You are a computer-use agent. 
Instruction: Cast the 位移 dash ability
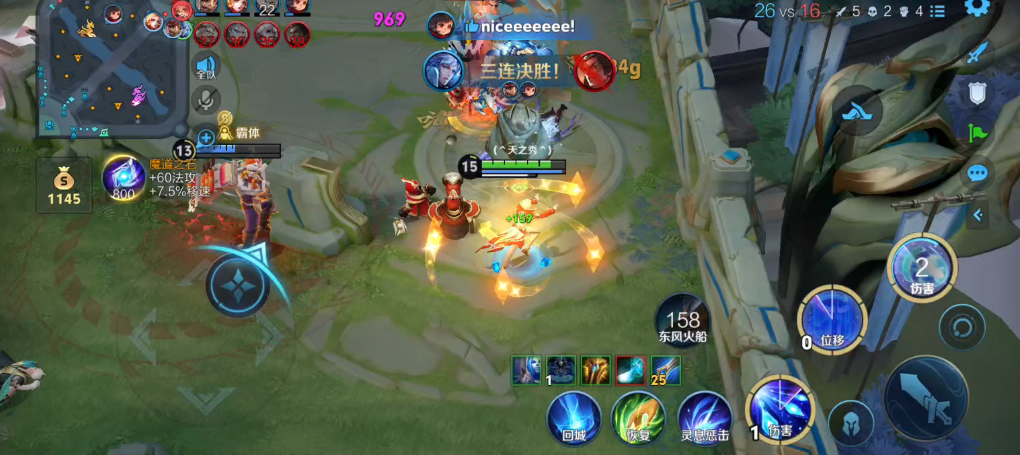click(x=831, y=318)
